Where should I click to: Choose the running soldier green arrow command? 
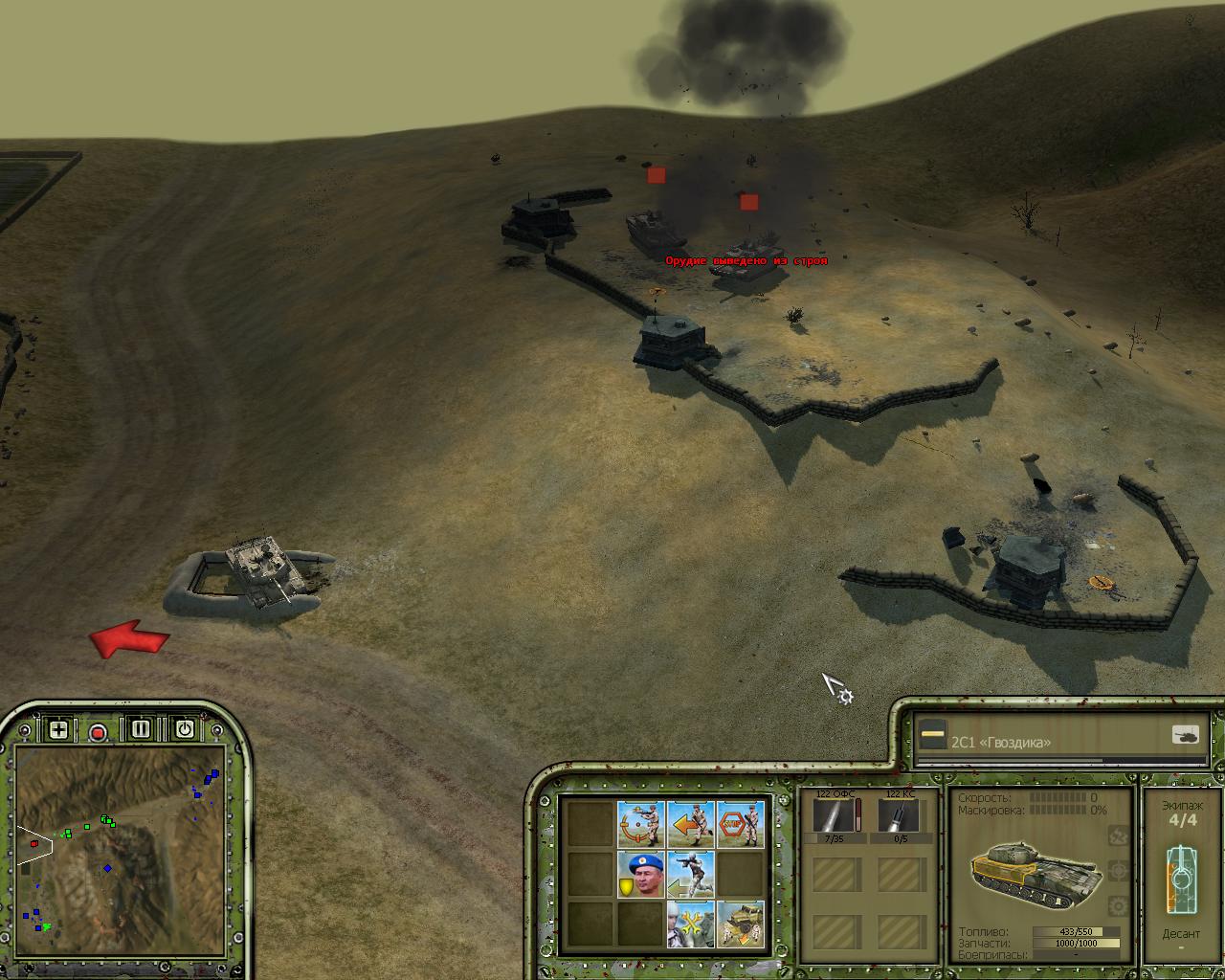coord(690,874)
